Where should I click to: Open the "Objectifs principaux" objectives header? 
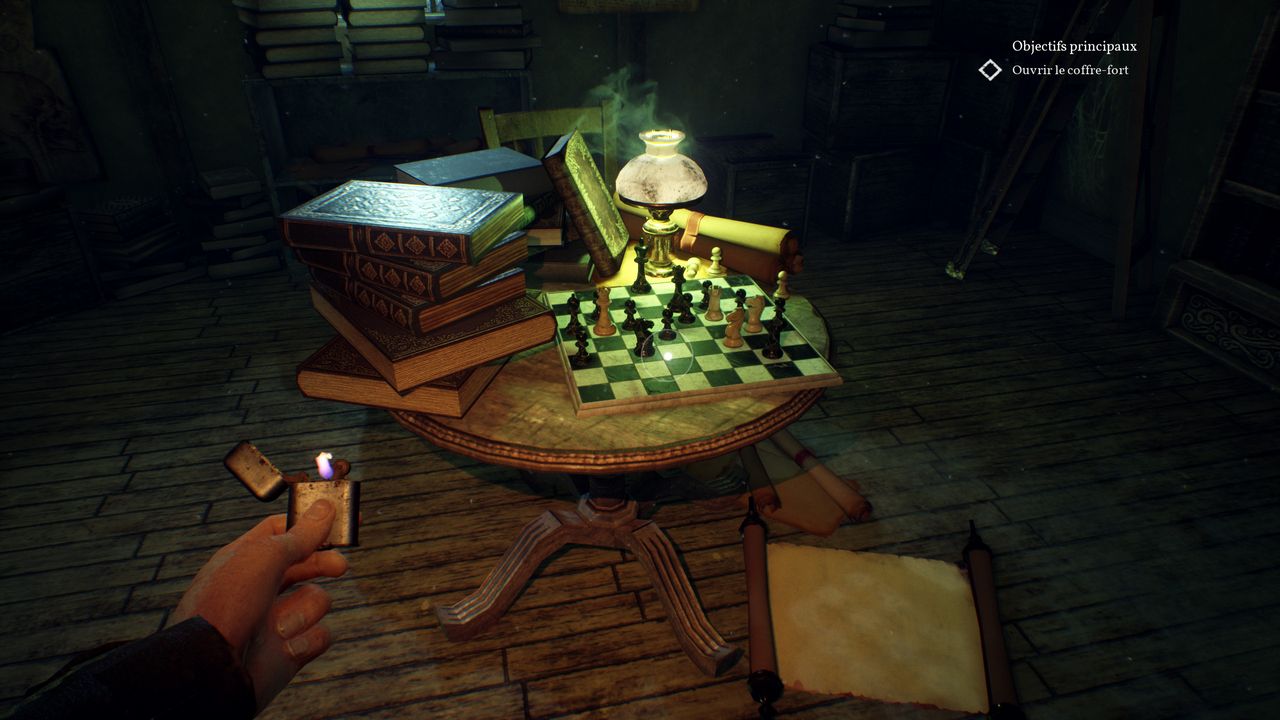coord(1074,46)
